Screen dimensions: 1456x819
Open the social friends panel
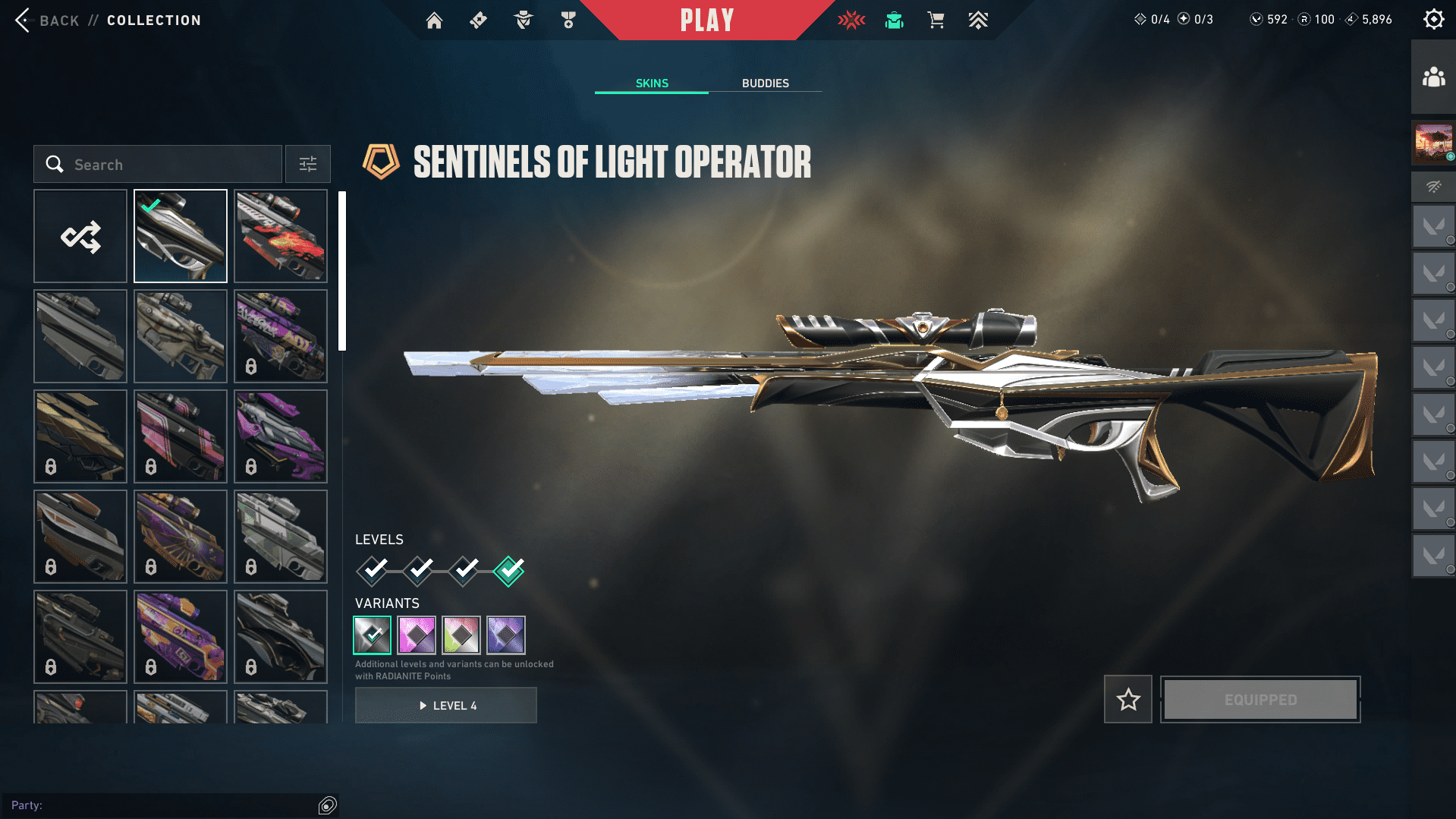[x=1433, y=77]
